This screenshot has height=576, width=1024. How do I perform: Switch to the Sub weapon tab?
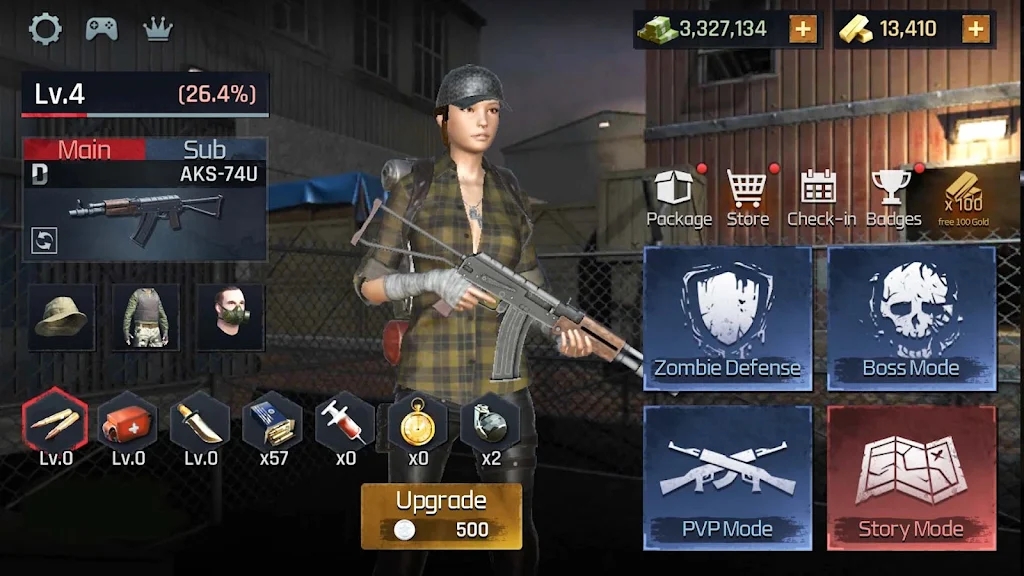tap(205, 150)
